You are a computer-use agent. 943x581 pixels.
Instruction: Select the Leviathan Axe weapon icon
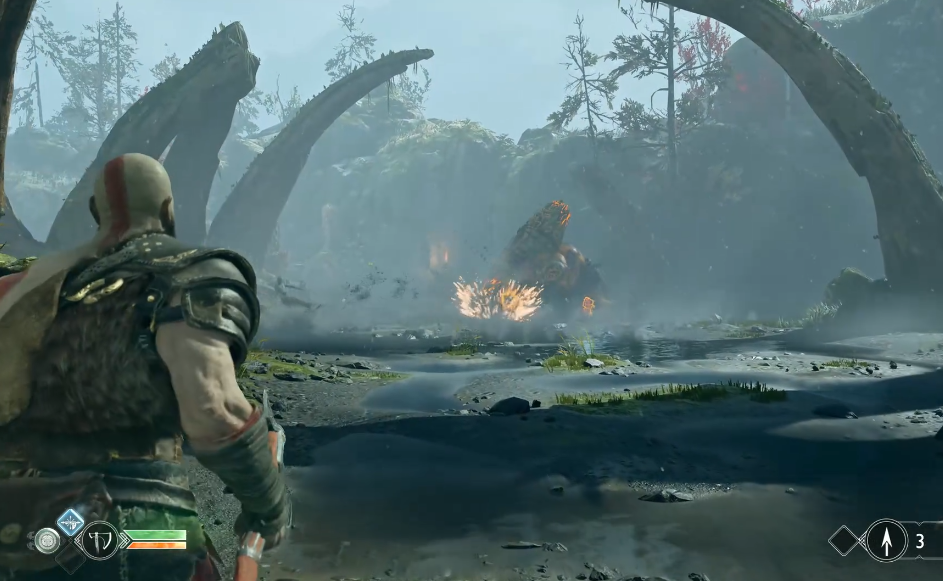coord(99,540)
